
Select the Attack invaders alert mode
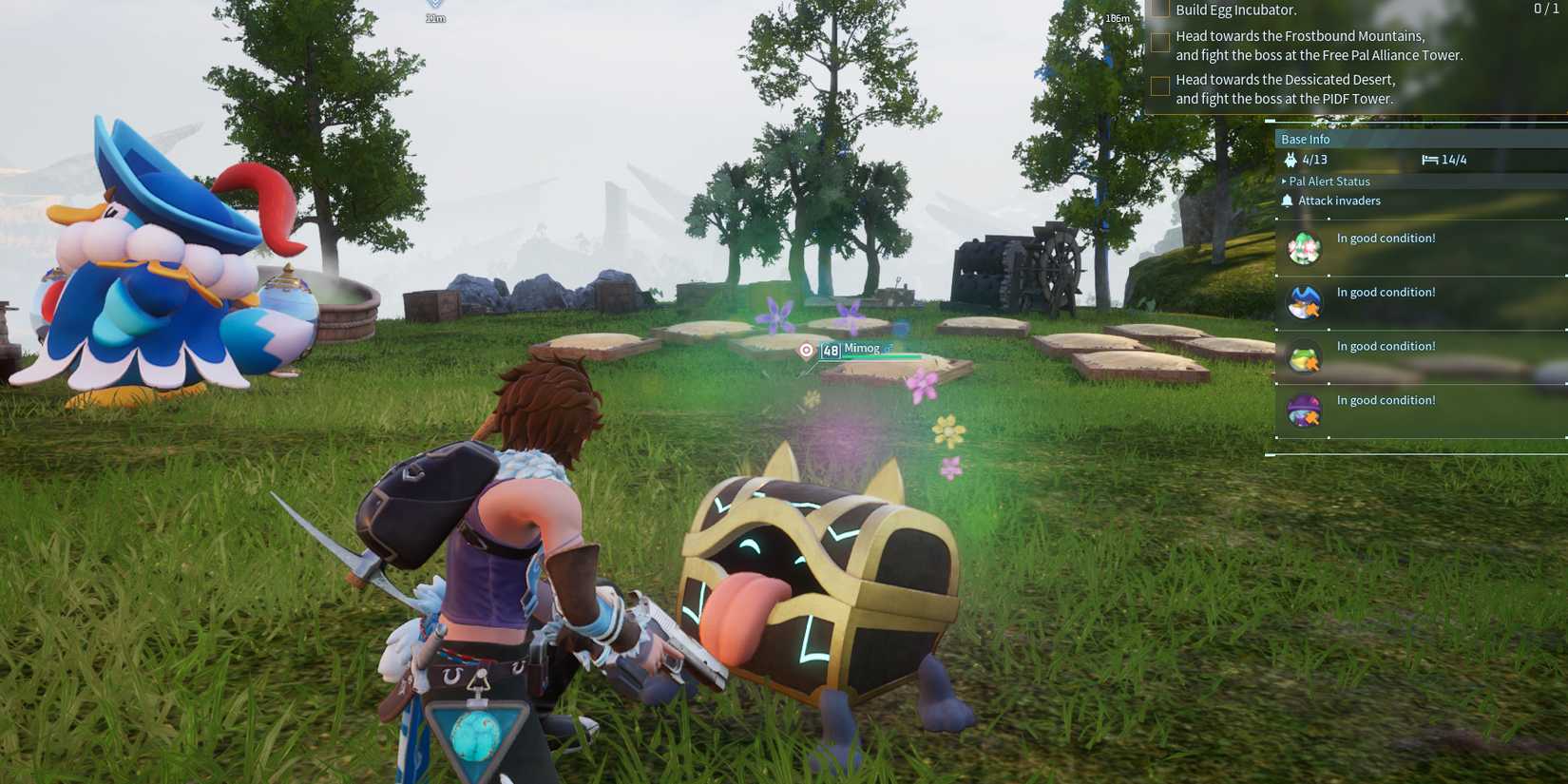1341,201
